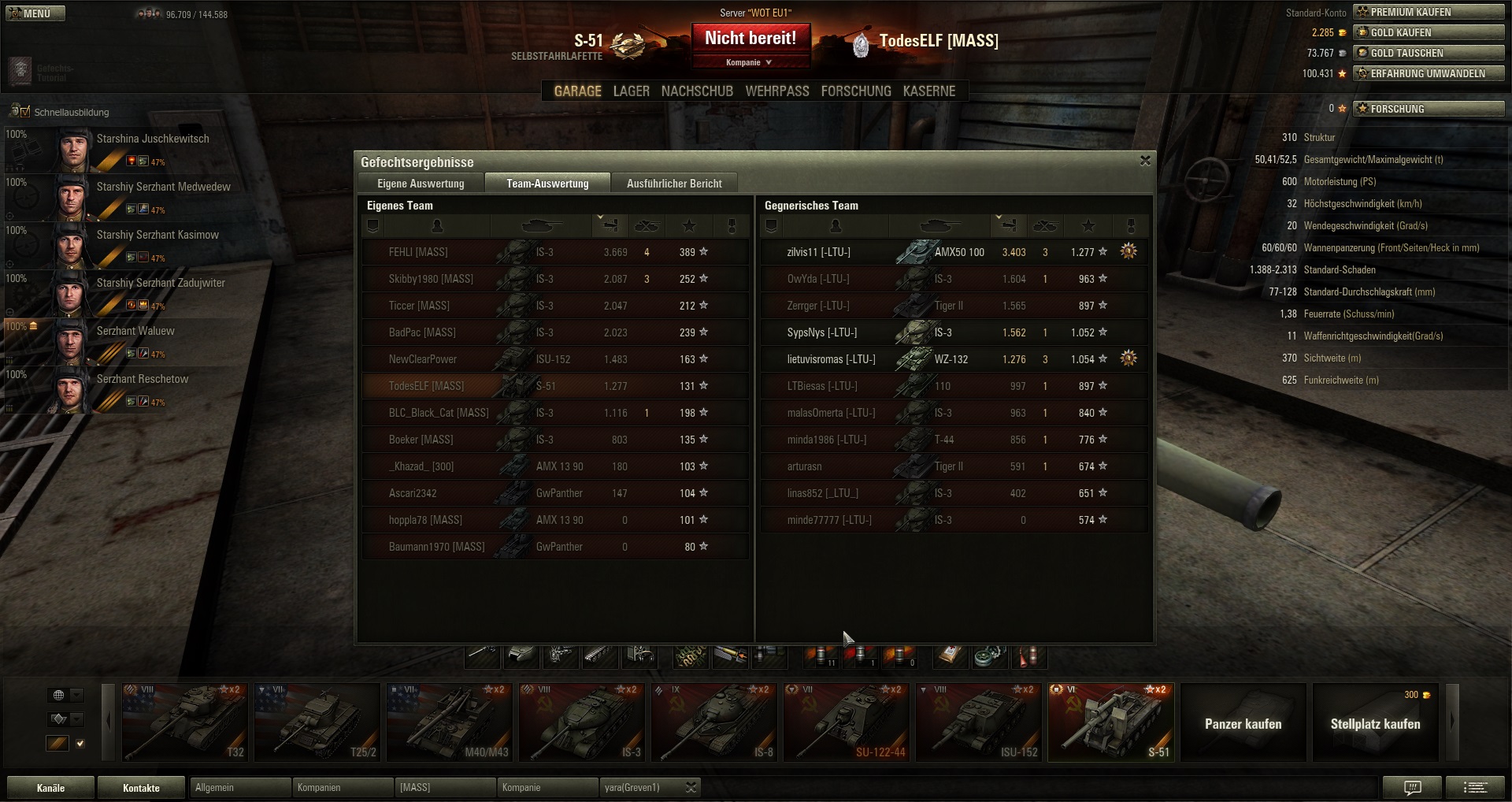The height and width of the screenshot is (802, 1512).
Task: Open the MENÜ button
Action: (x=35, y=13)
